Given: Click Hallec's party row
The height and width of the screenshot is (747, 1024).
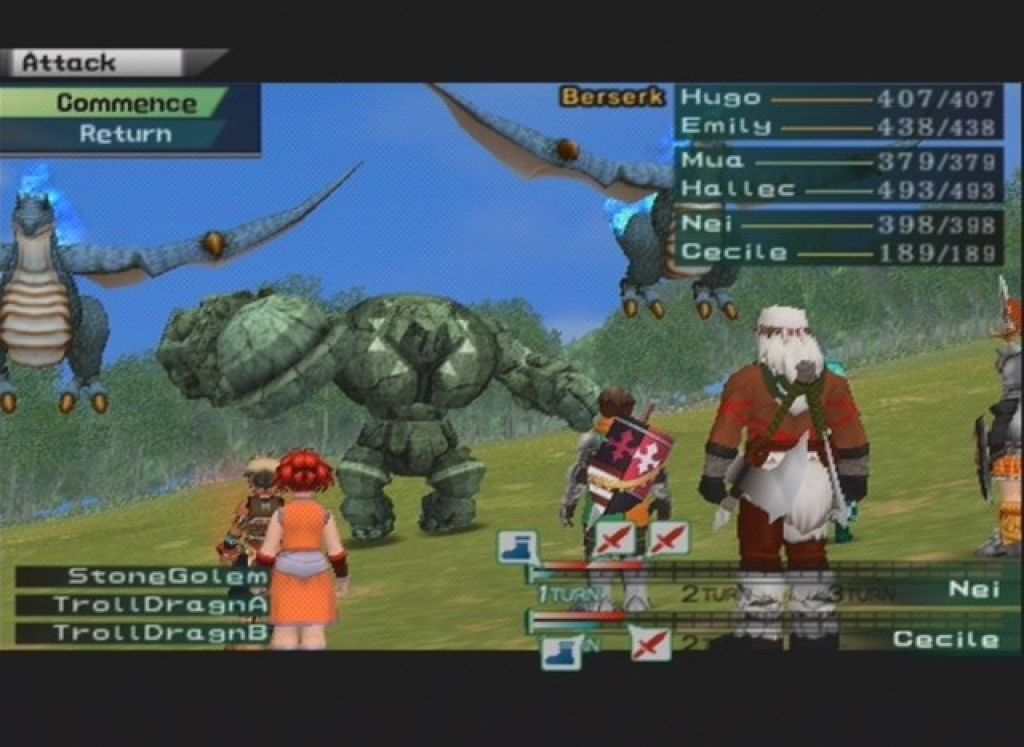Looking at the screenshot, I should (838, 189).
